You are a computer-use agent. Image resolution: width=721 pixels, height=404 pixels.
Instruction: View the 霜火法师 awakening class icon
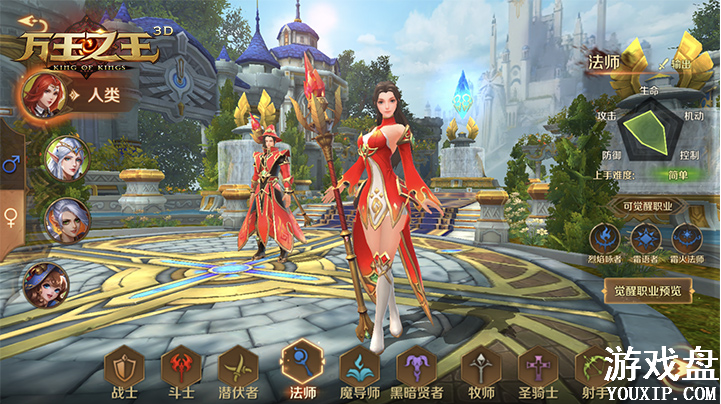coord(688,240)
